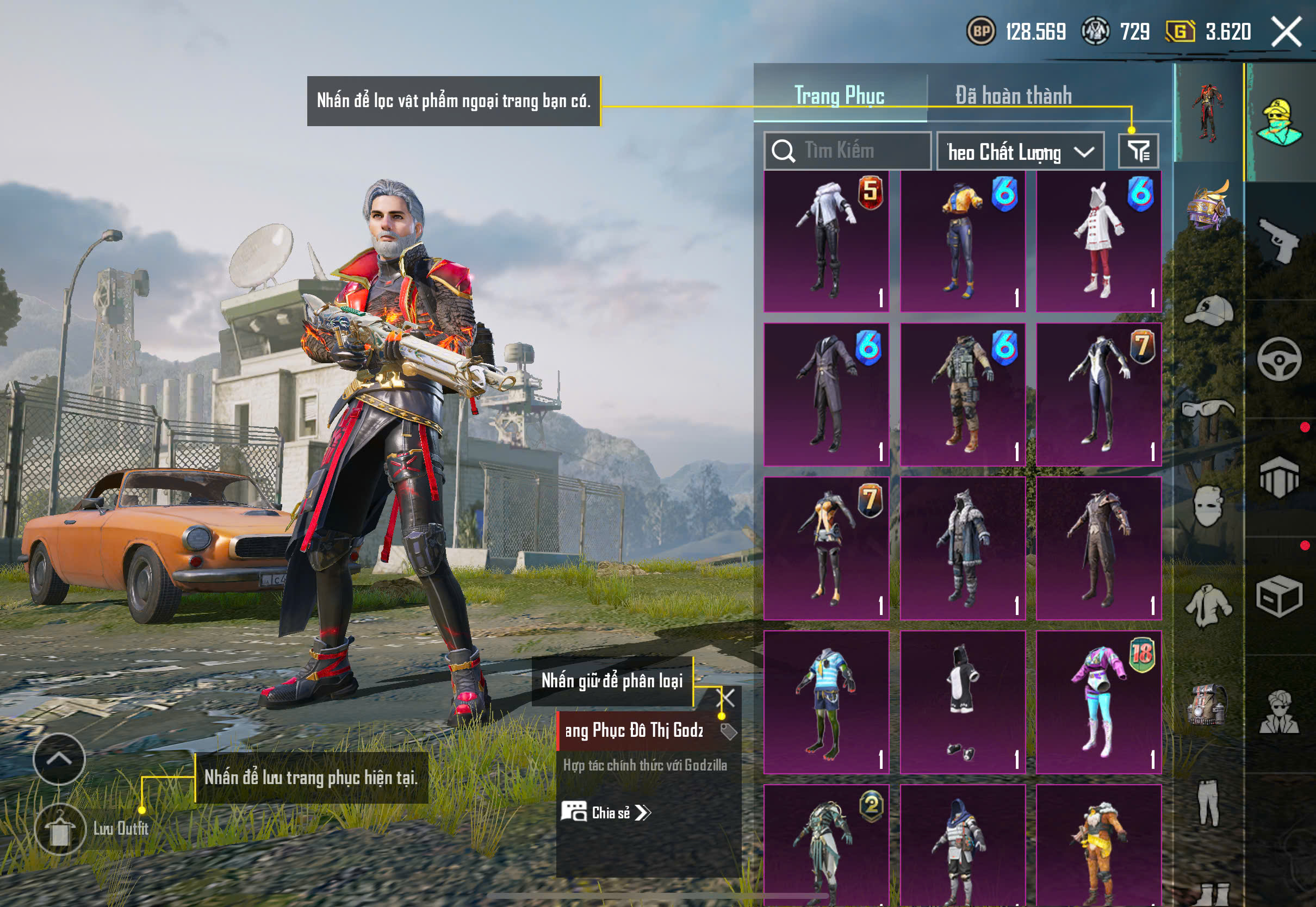Close the inventory screen
The image size is (1316, 907).
1286,31
